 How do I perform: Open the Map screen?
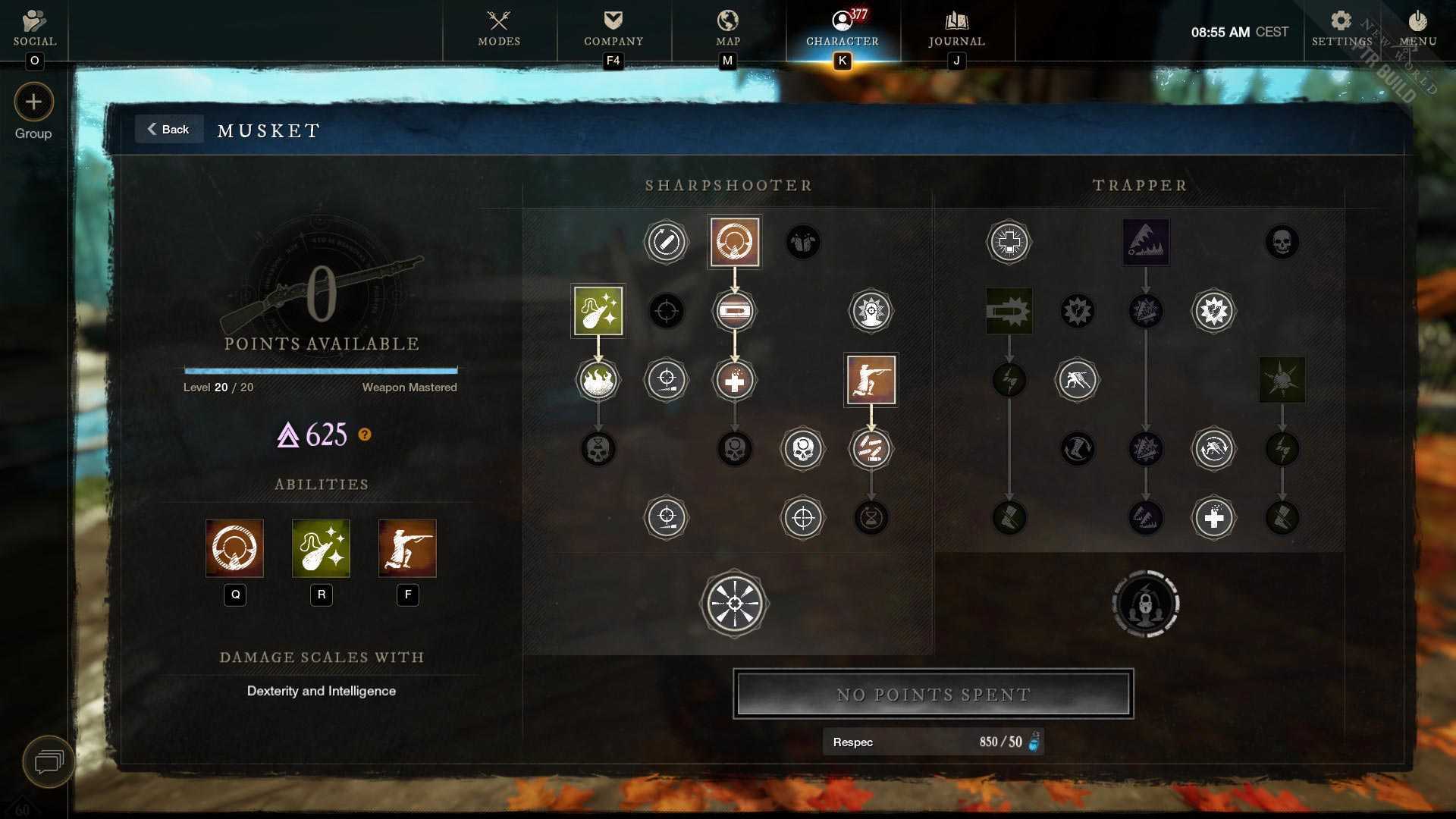click(x=728, y=29)
